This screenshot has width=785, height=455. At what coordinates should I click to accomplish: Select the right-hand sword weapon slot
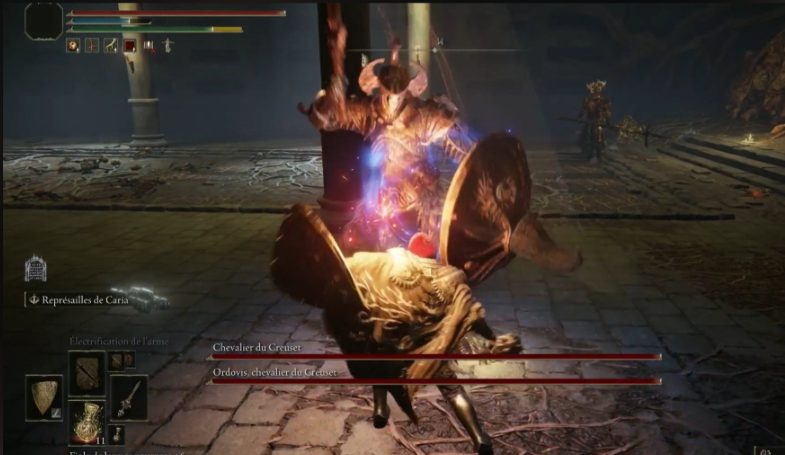[x=129, y=397]
